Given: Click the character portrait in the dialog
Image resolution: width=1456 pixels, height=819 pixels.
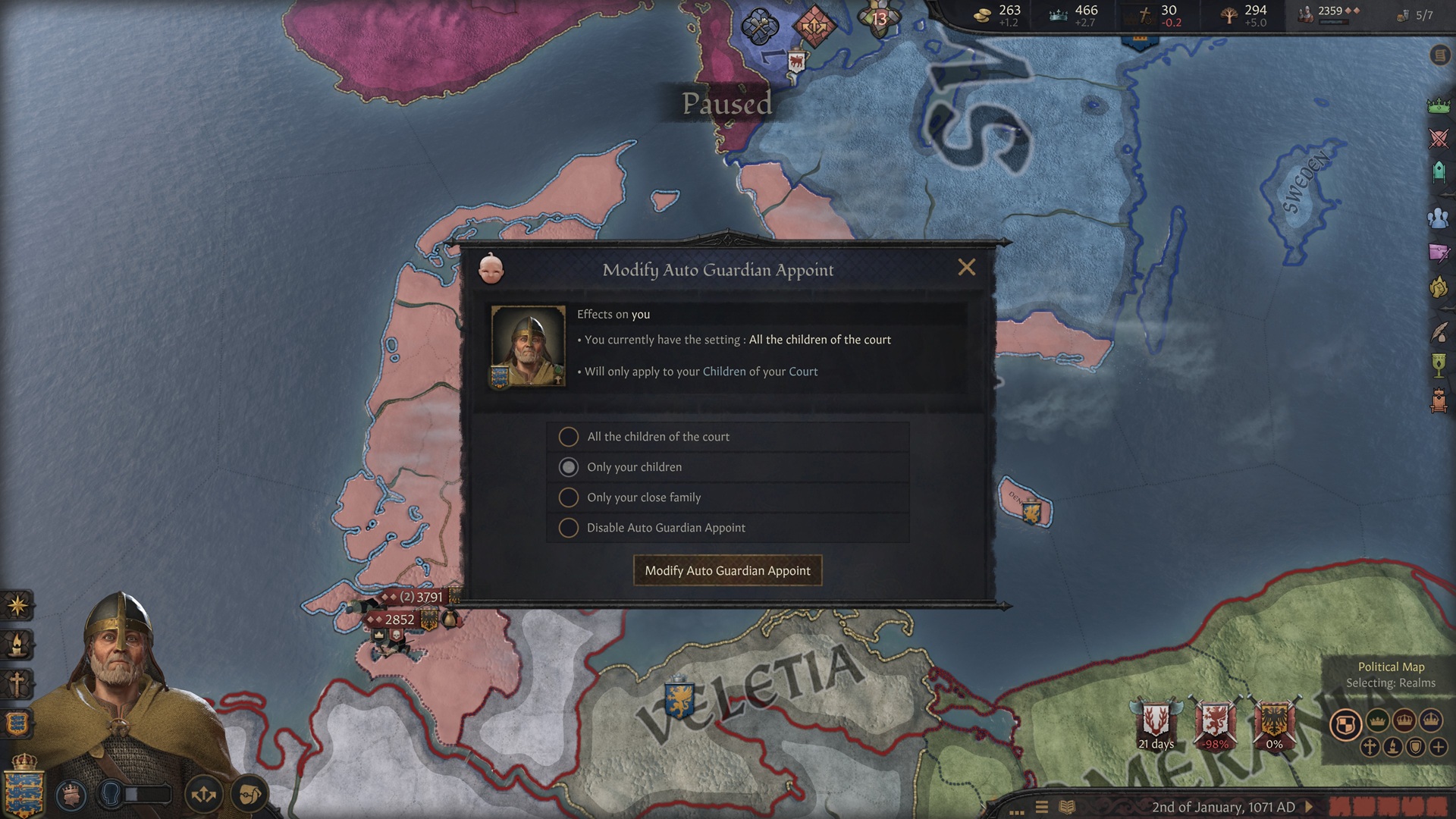Looking at the screenshot, I should click(528, 347).
